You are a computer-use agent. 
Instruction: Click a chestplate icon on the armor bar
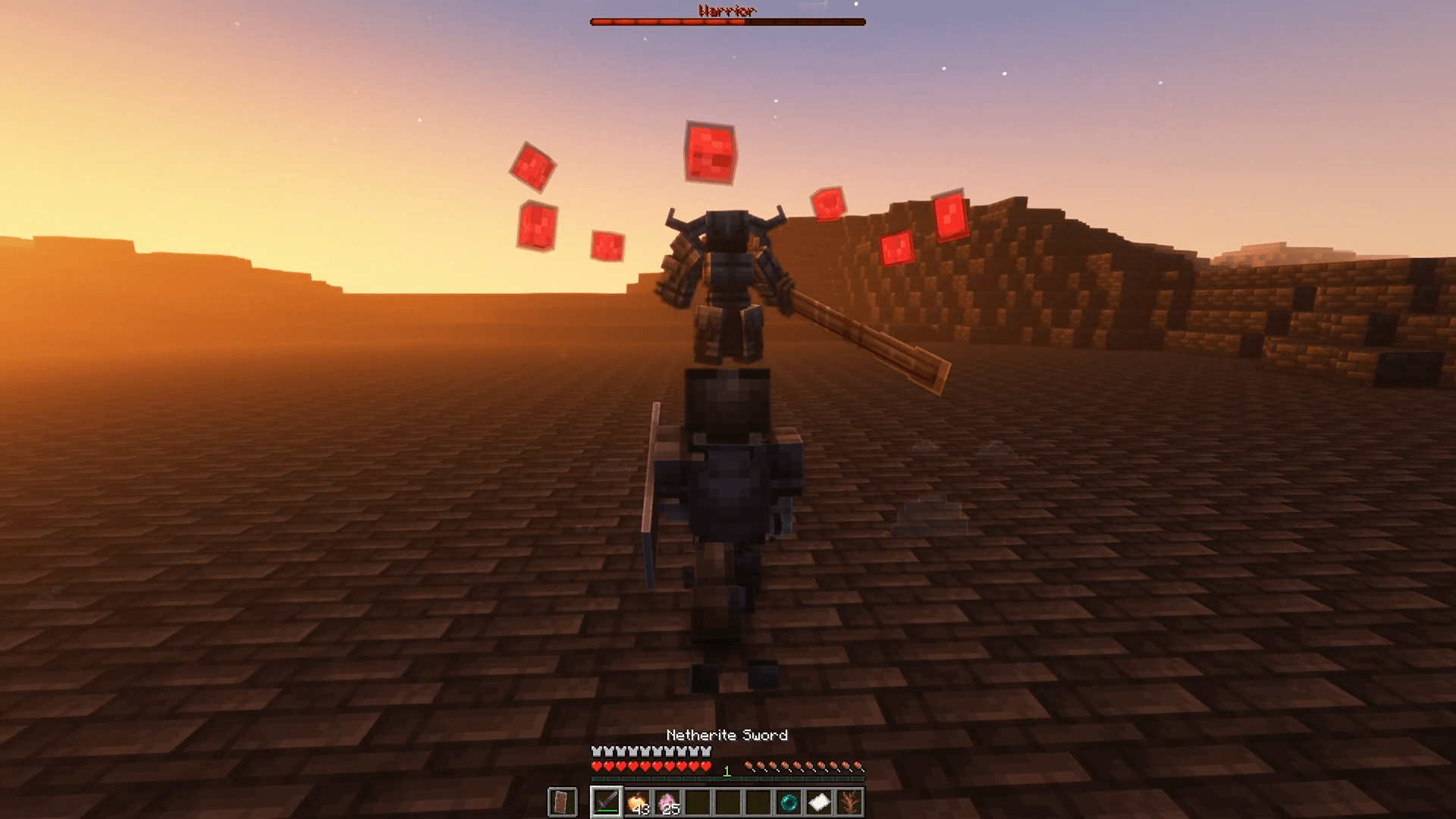pos(644,752)
